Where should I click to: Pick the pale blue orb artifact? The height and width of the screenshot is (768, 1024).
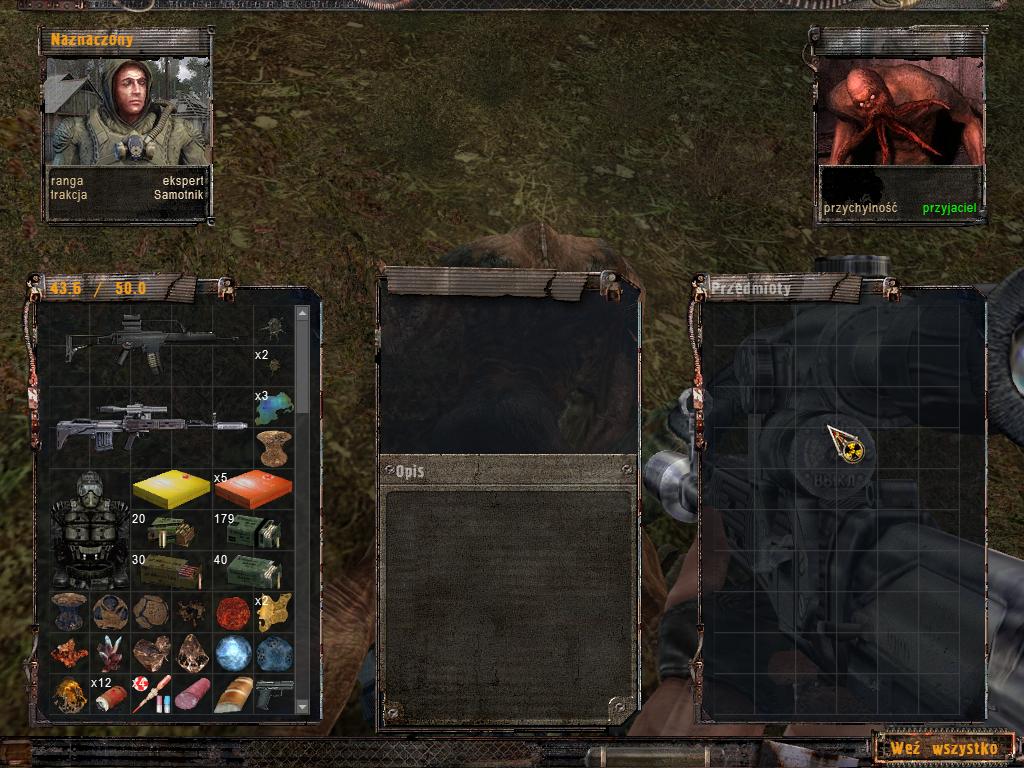[x=232, y=653]
